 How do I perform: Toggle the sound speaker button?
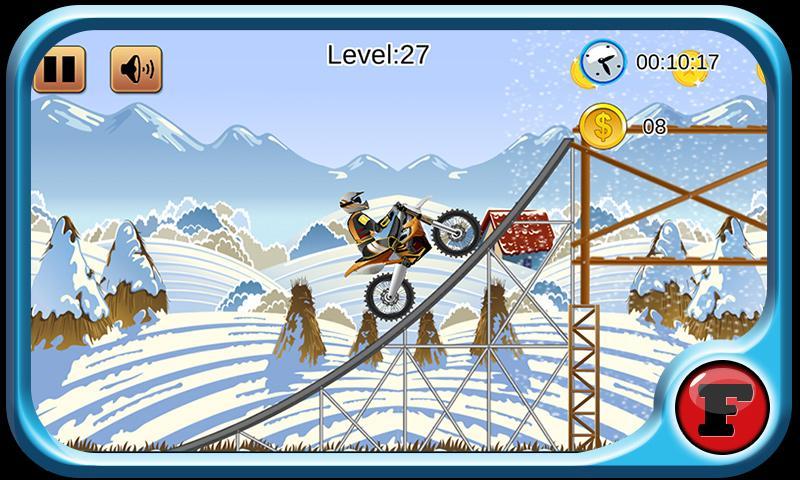pyautogui.click(x=136, y=70)
